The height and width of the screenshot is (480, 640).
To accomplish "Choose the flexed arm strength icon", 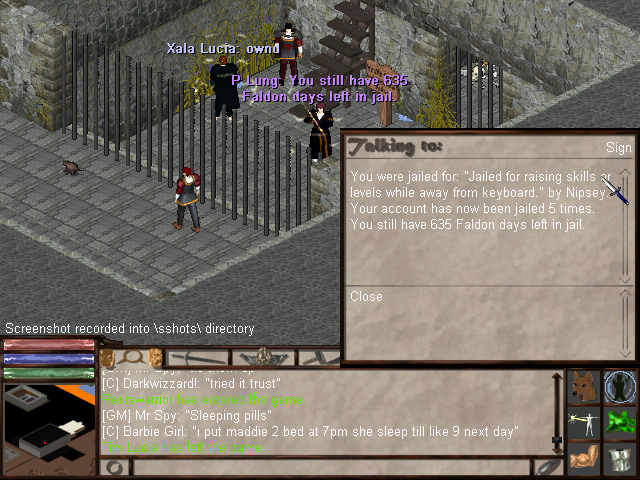I will (583, 457).
